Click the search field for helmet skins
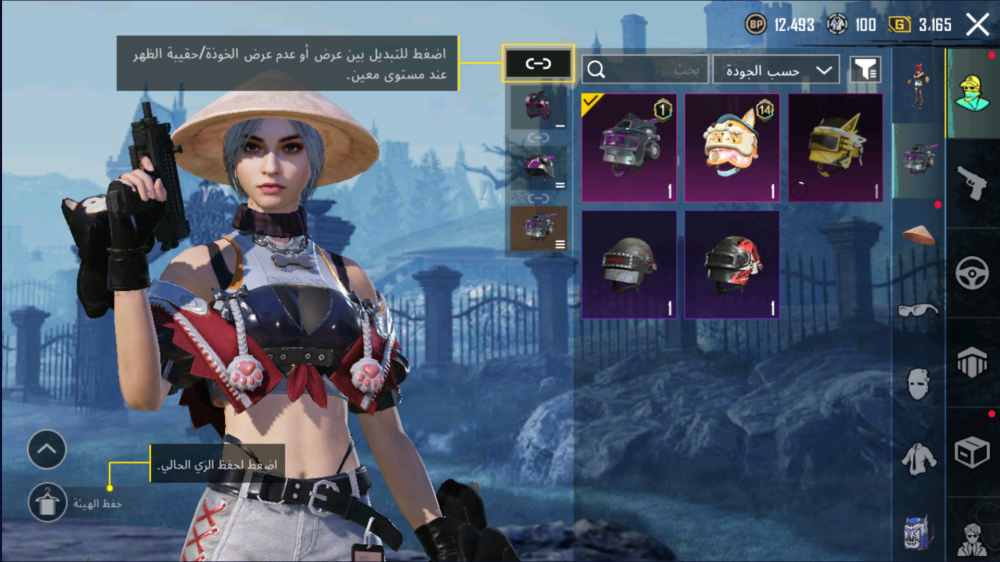 pyautogui.click(x=645, y=69)
